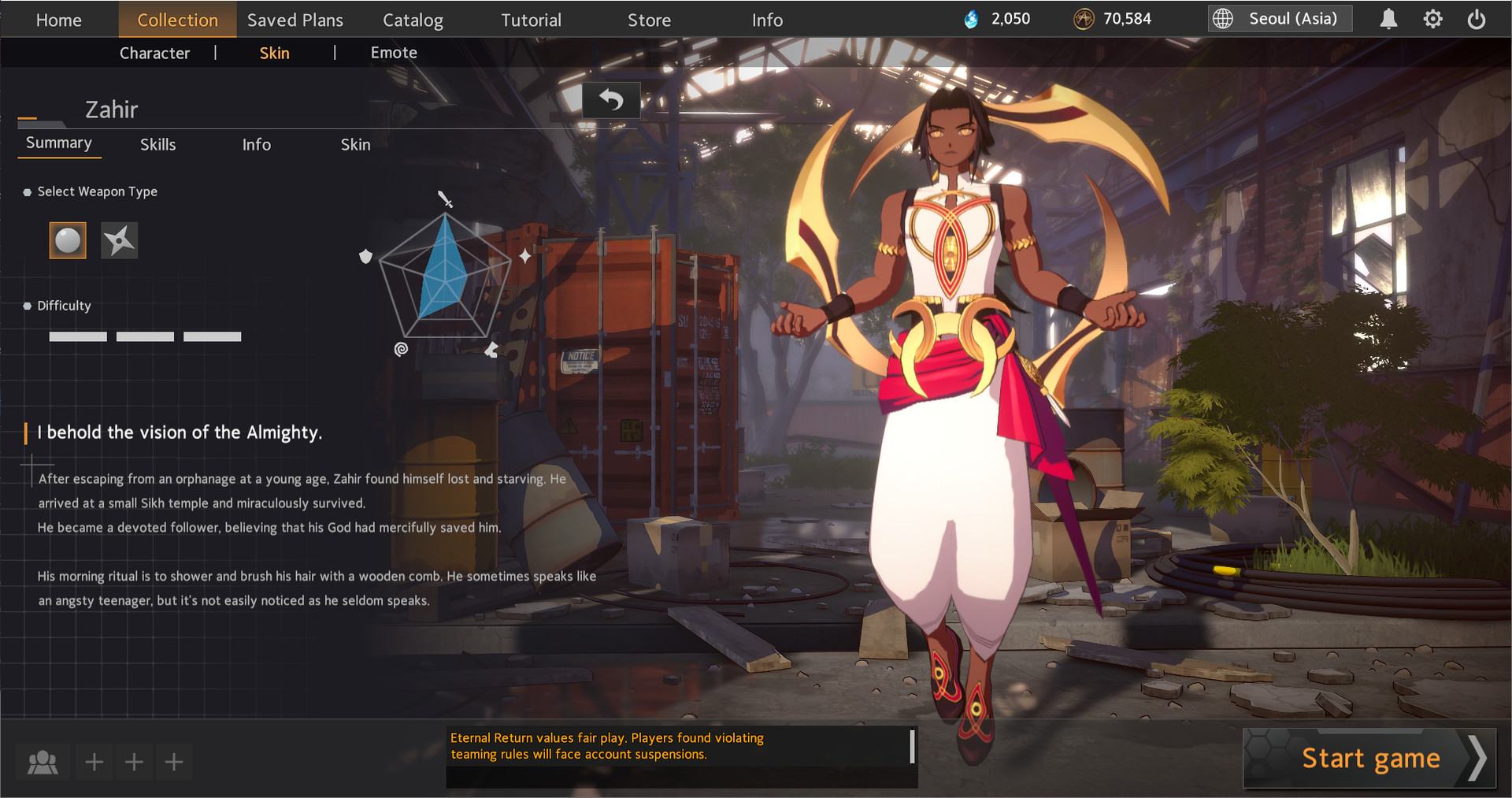Open the Store
Image resolution: width=1512 pixels, height=798 pixels.
(649, 20)
